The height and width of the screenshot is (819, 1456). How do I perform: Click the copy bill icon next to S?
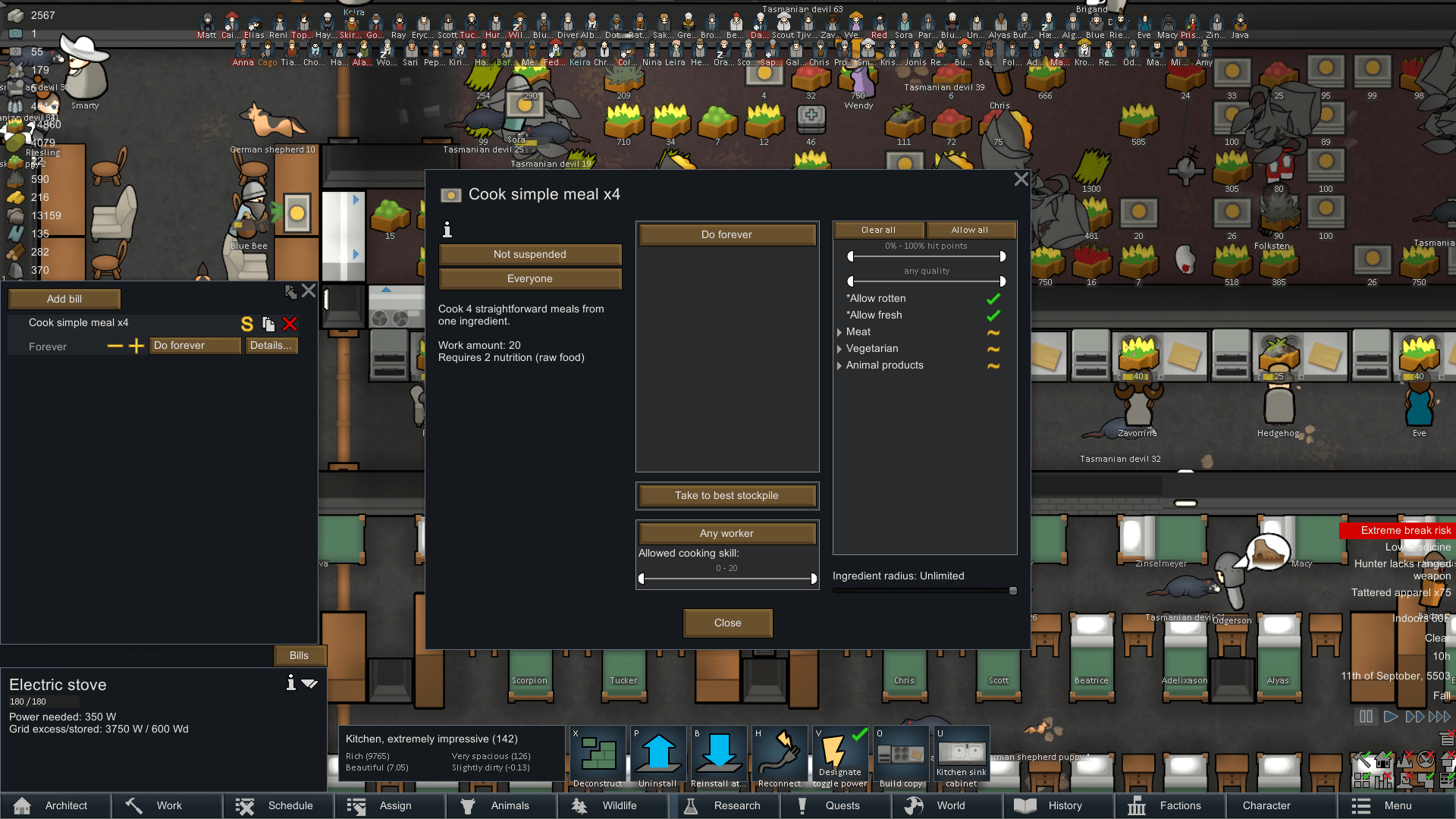click(x=268, y=324)
